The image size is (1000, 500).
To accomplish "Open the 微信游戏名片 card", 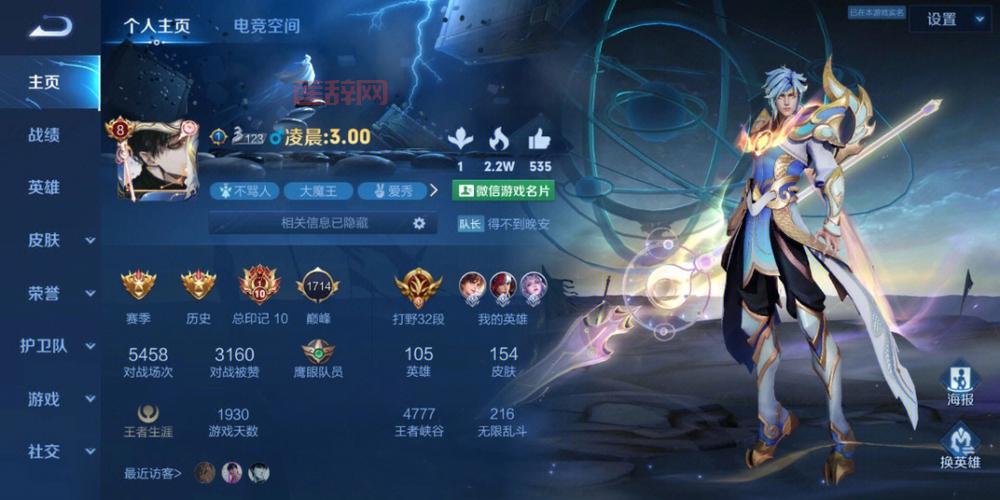I will coord(503,190).
